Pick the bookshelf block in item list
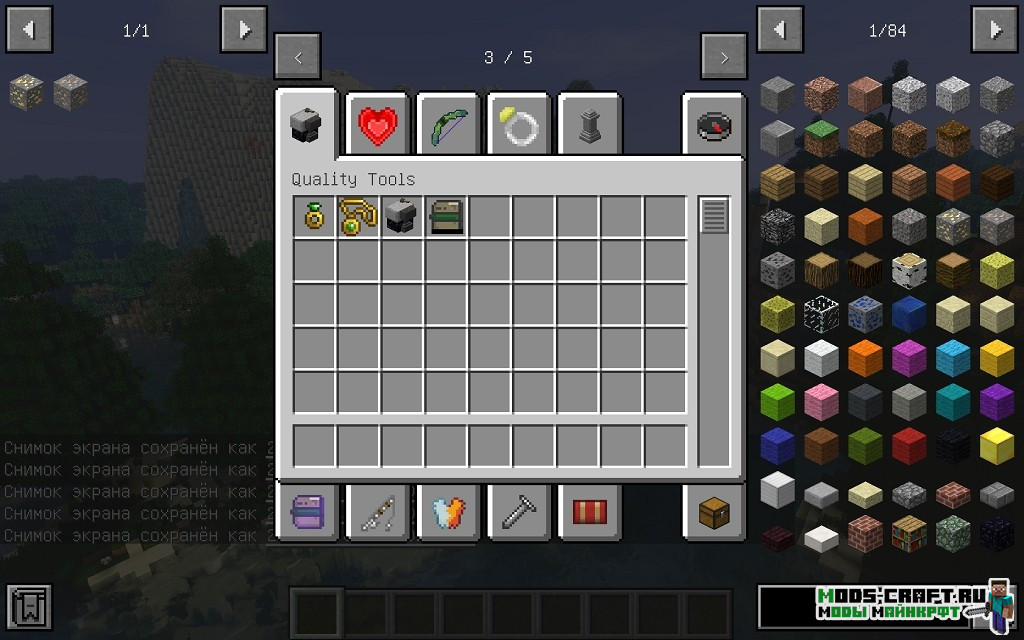The height and width of the screenshot is (640, 1024). [909, 531]
